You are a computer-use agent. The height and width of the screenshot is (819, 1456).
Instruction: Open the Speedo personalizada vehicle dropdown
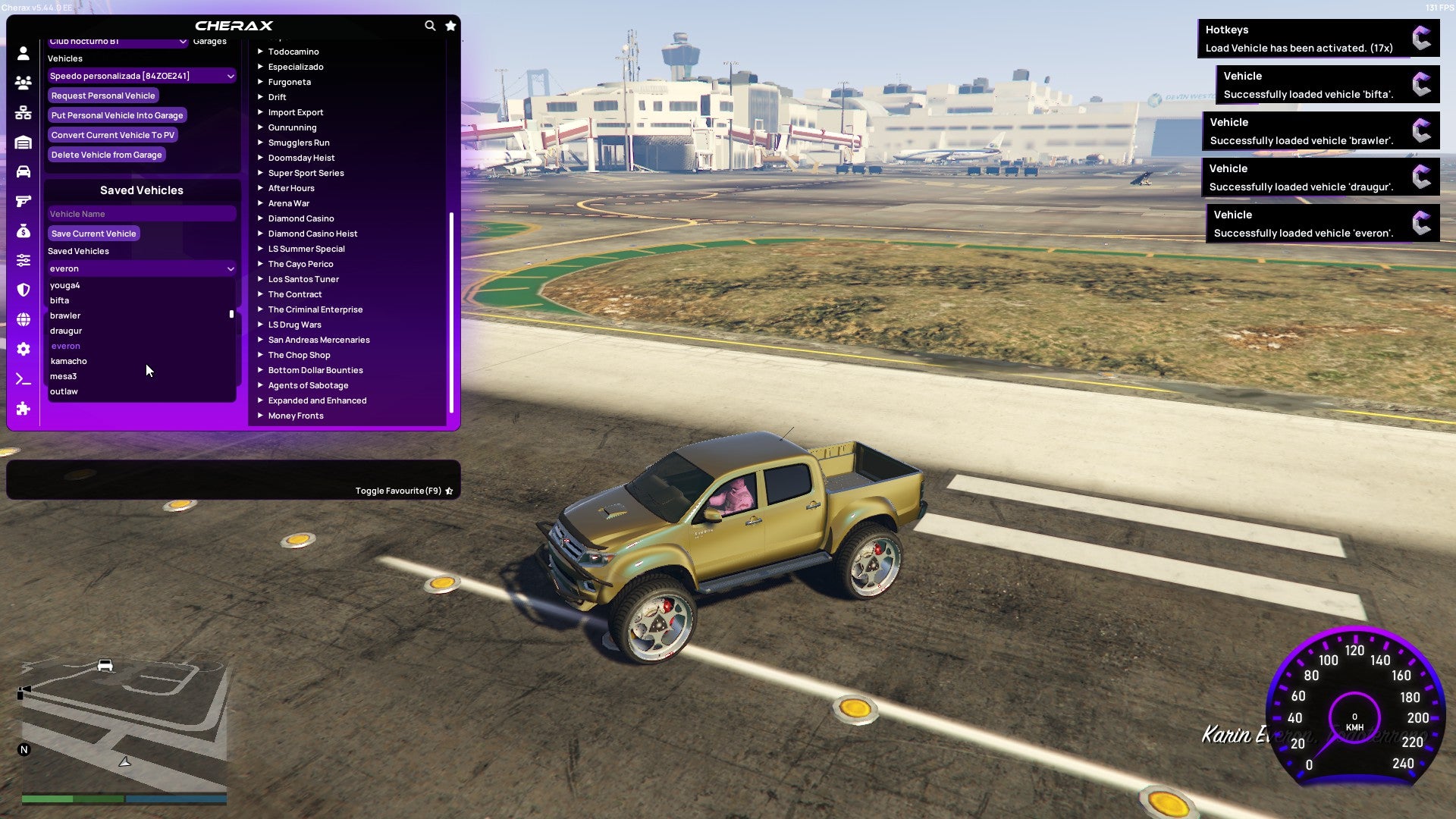click(x=141, y=76)
